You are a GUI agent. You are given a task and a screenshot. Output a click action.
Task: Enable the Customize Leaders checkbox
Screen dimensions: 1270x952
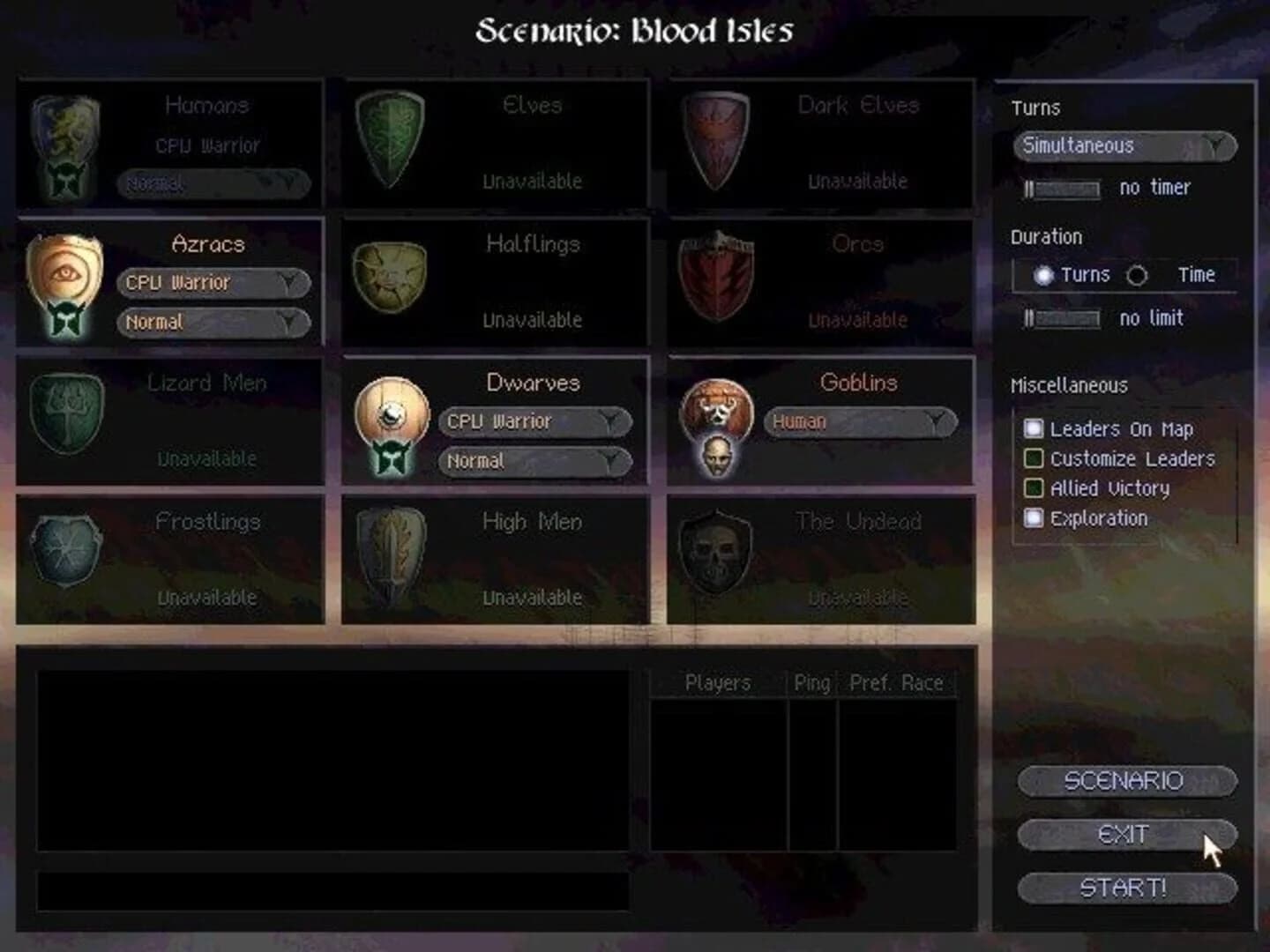[x=1033, y=459]
